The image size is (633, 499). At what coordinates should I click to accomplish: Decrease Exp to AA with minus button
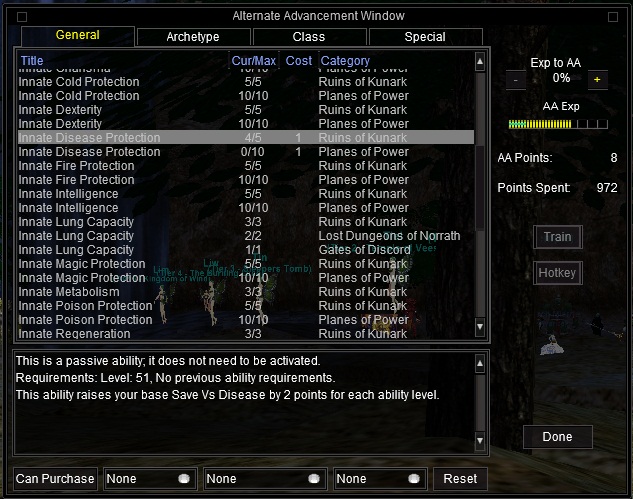pyautogui.click(x=515, y=79)
